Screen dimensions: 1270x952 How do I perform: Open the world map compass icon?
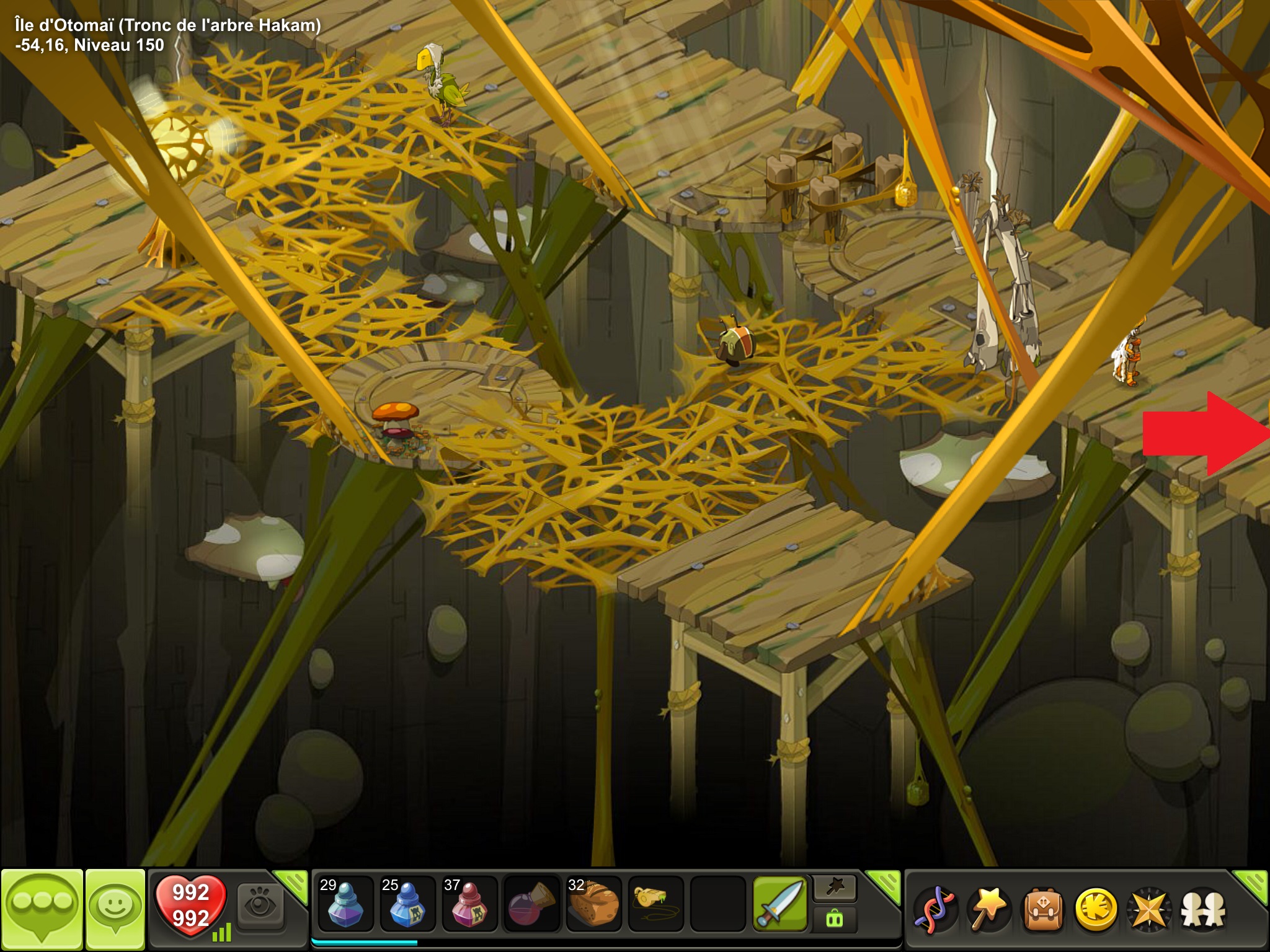click(x=1149, y=910)
